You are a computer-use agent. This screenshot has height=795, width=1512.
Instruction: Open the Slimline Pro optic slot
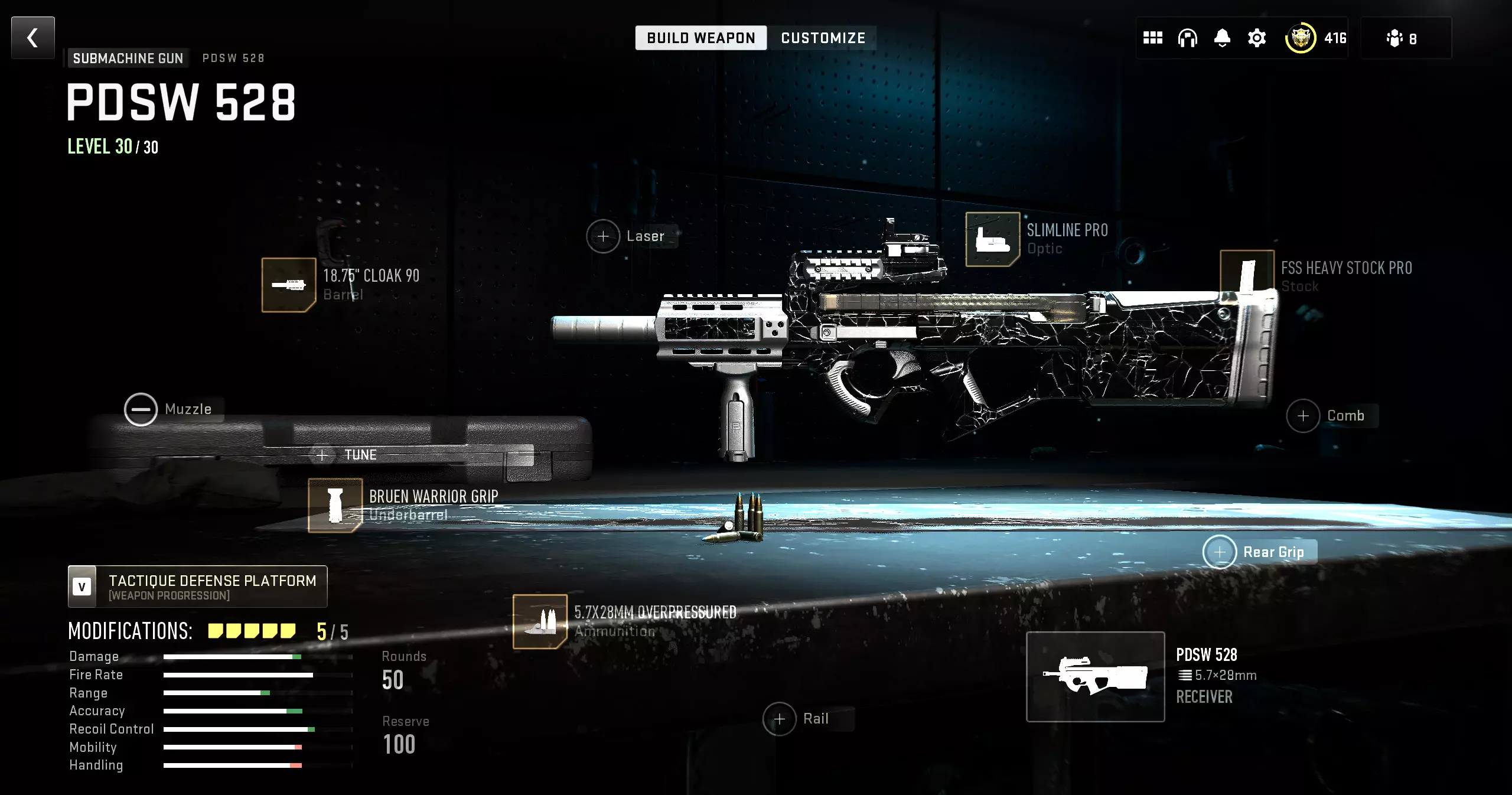point(992,239)
